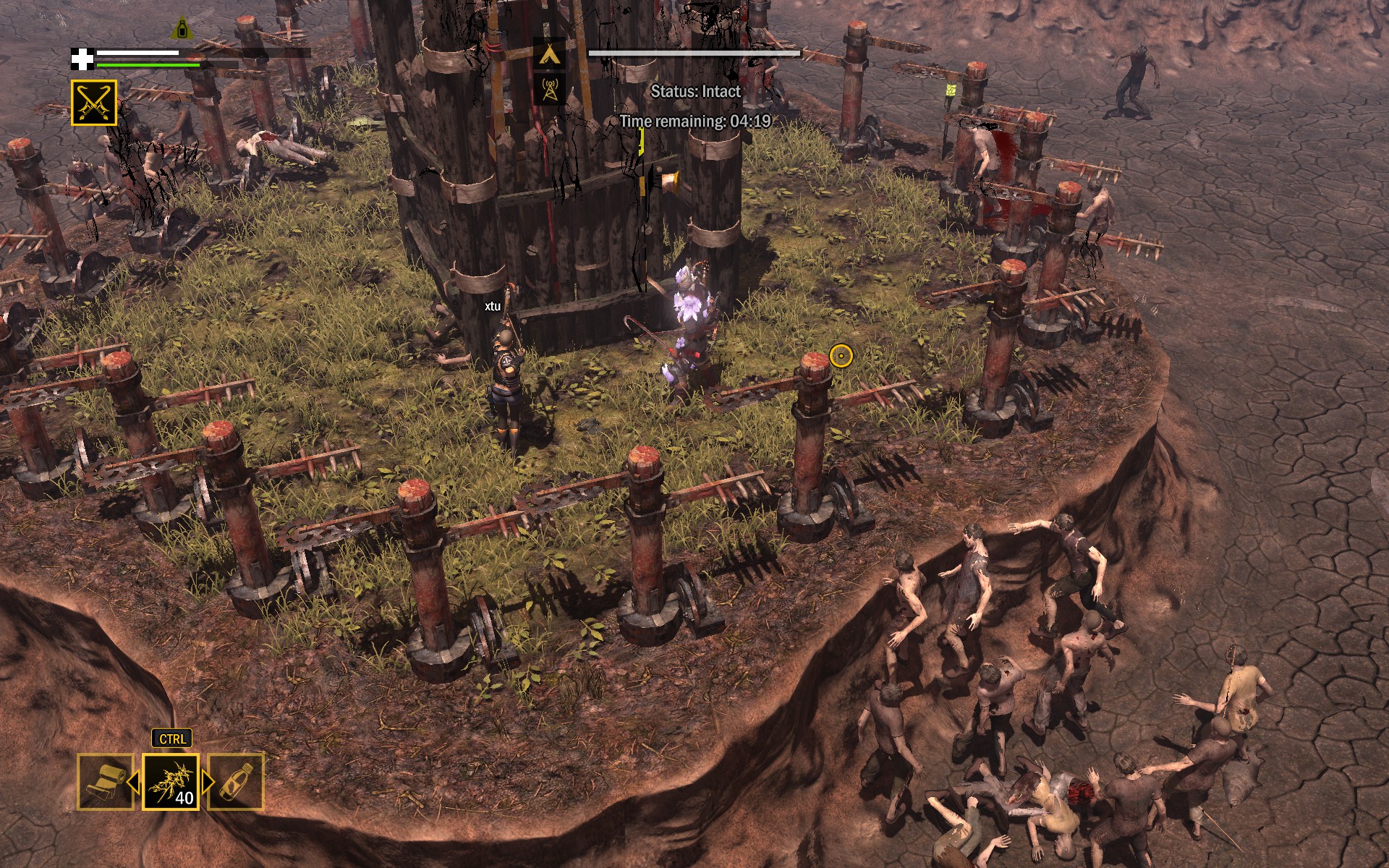
Task: Cycle consumables with the left arrow
Action: [x=133, y=782]
